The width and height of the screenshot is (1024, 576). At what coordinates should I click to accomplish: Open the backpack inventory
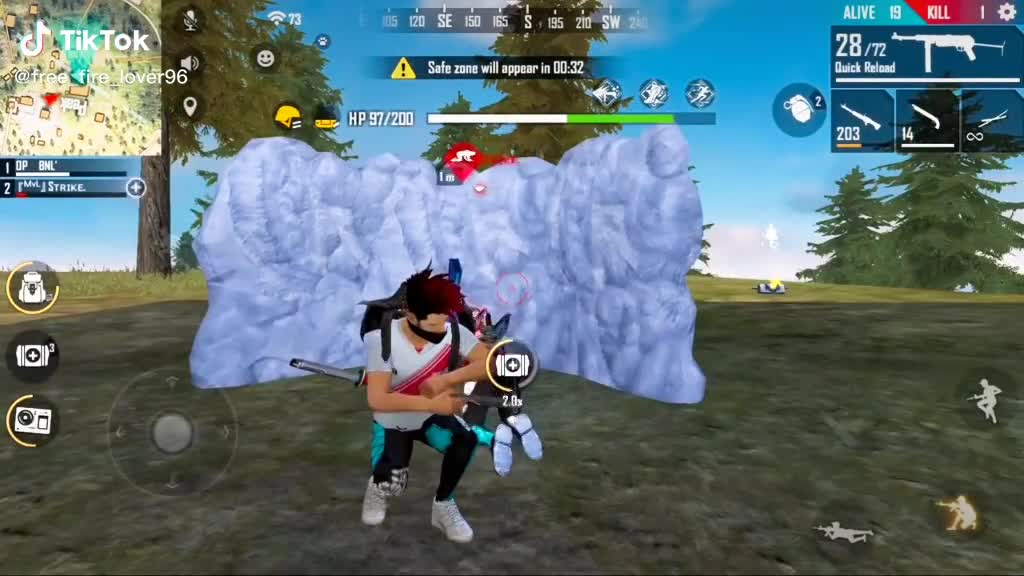[x=32, y=288]
